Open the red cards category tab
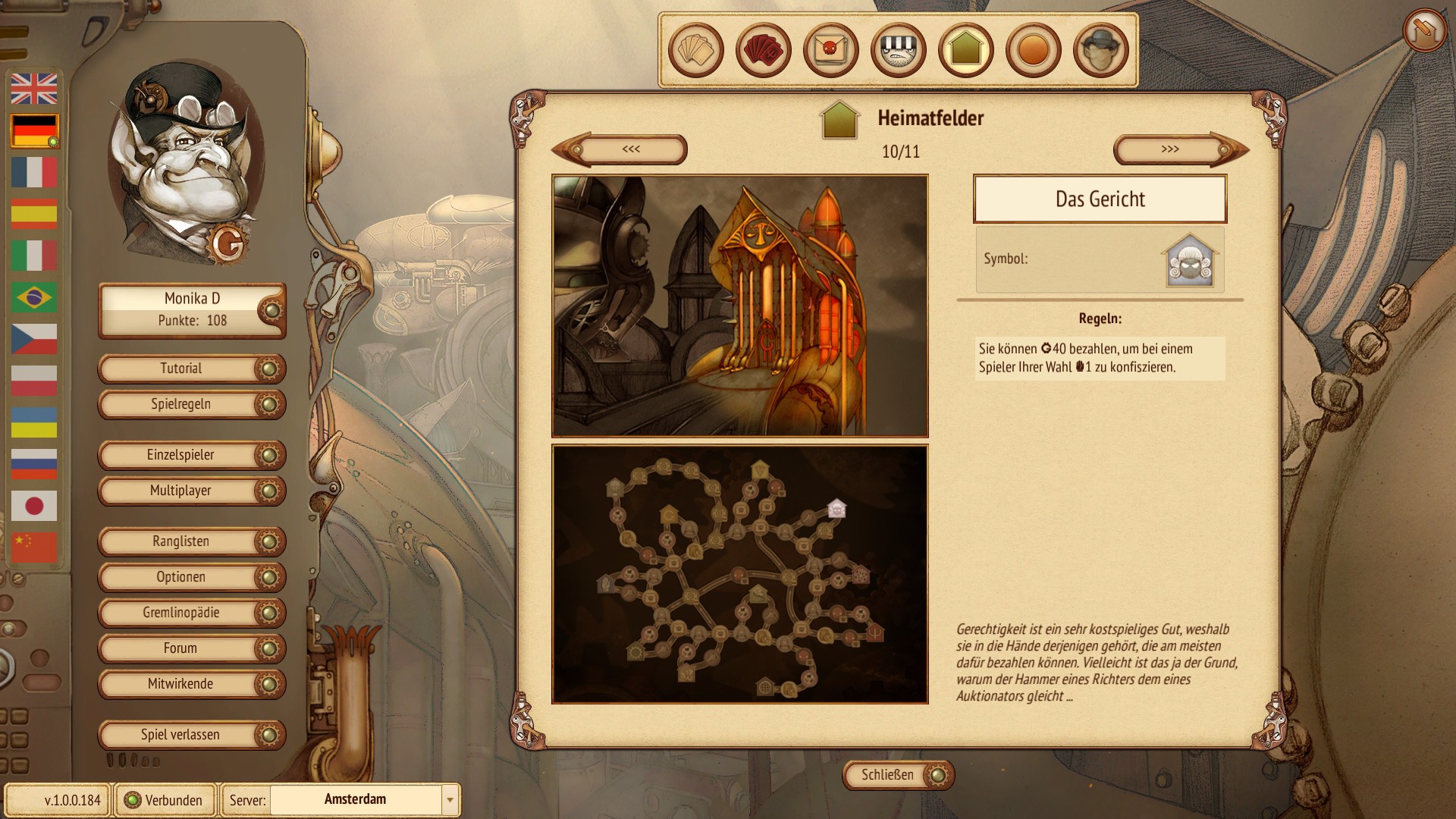 click(x=763, y=50)
